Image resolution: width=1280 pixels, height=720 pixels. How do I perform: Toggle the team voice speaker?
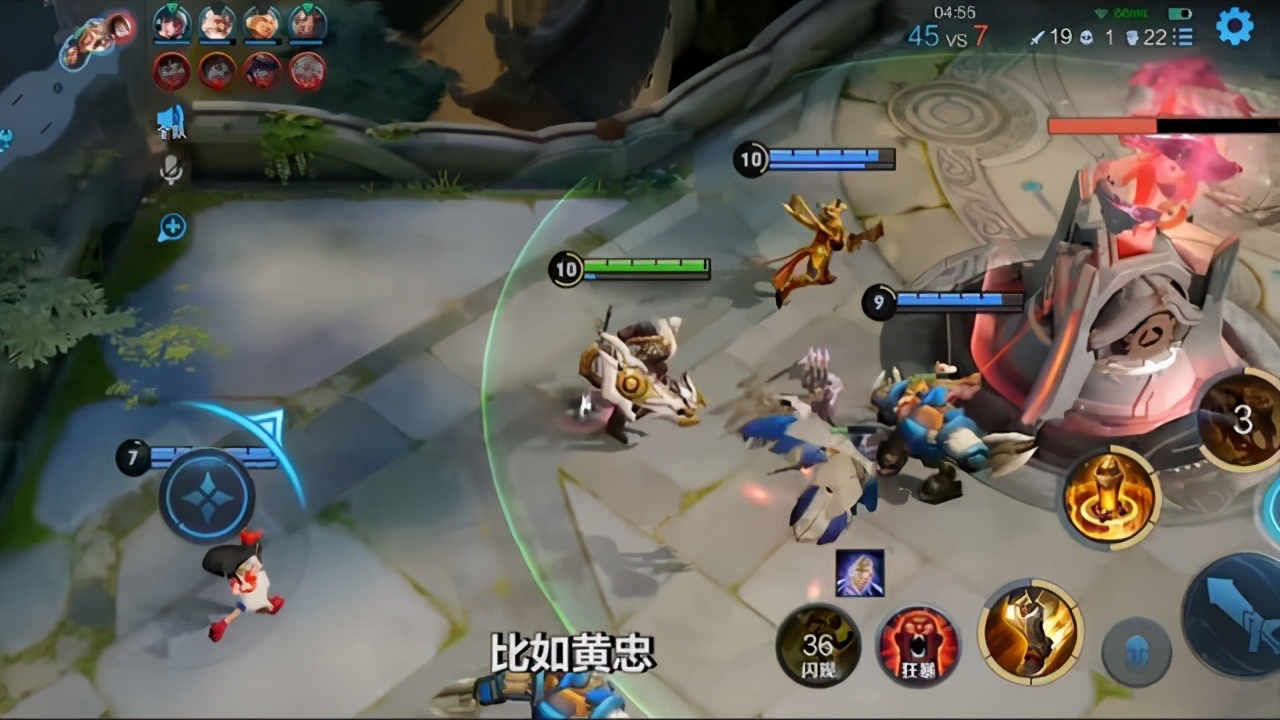(171, 123)
